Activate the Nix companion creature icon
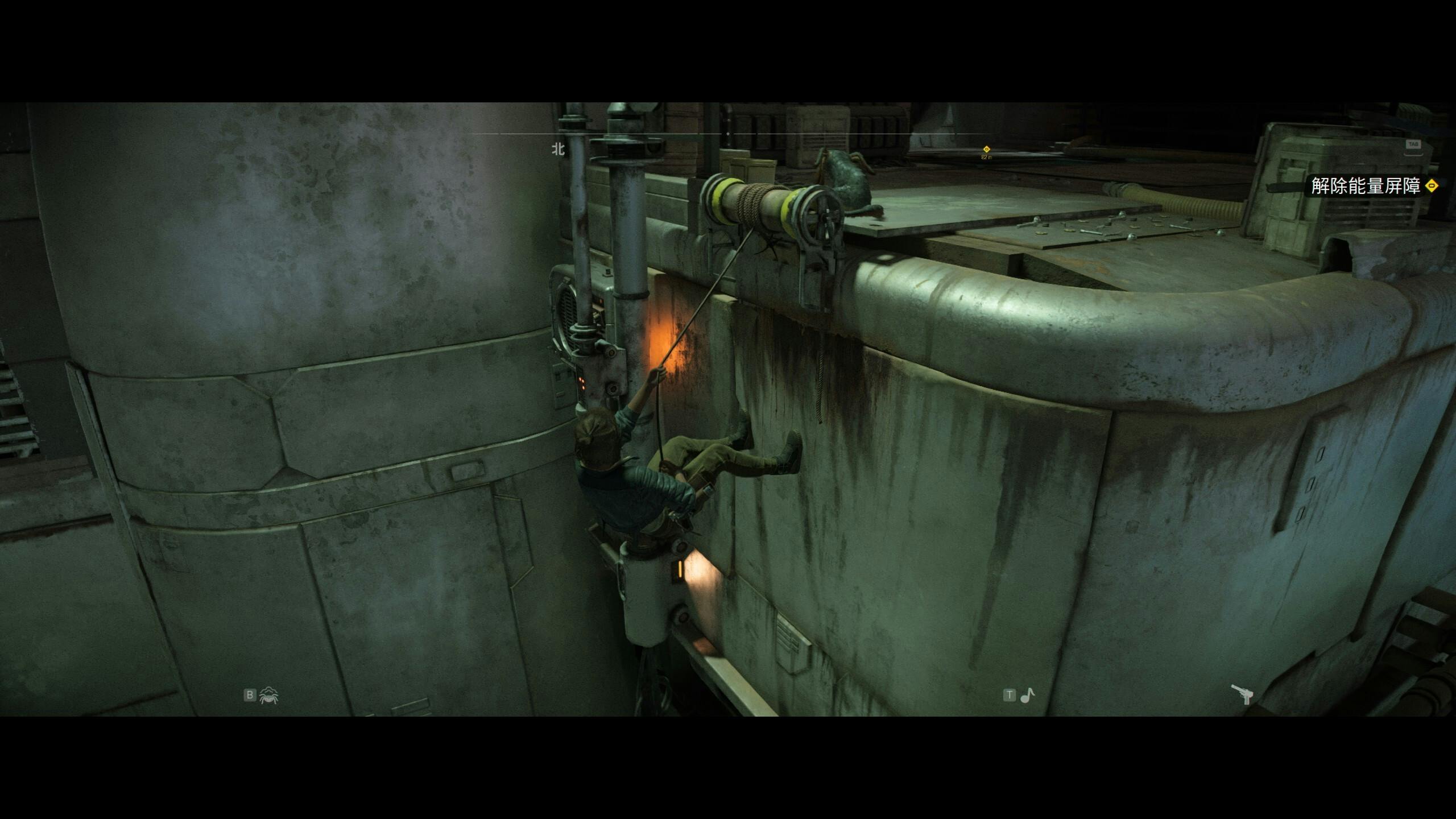Screen dimensions: 1456x819 pyautogui.click(x=268, y=695)
